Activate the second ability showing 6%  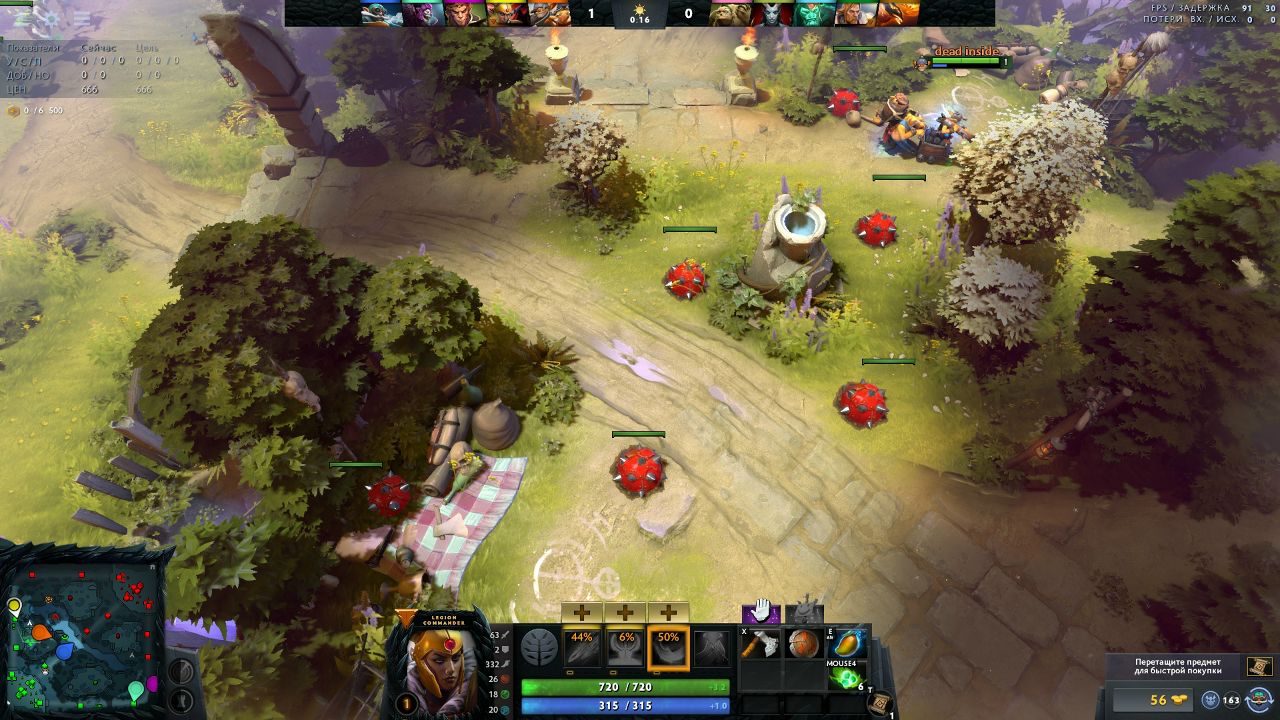[625, 647]
